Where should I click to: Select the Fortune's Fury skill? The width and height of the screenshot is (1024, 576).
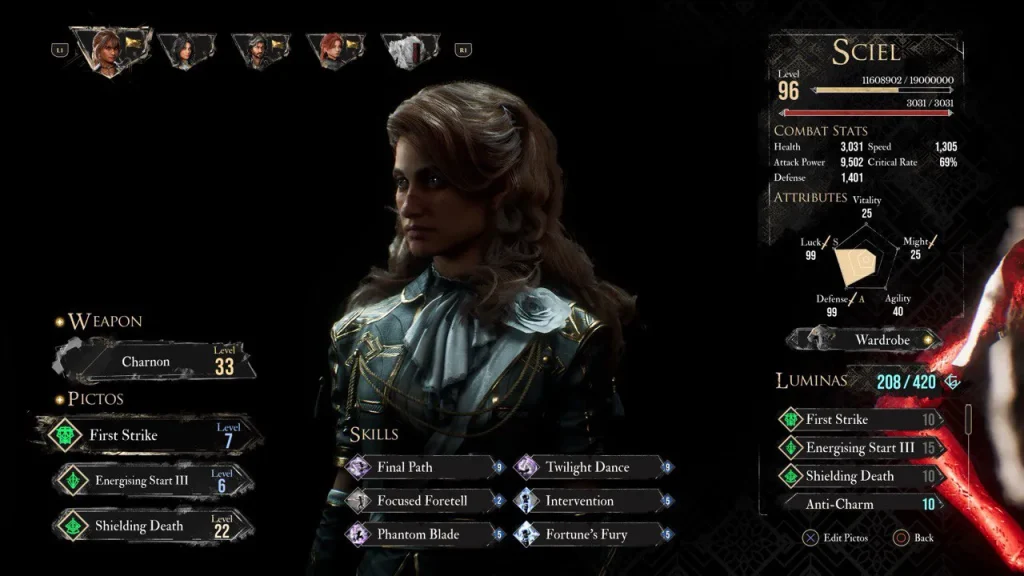coord(592,534)
